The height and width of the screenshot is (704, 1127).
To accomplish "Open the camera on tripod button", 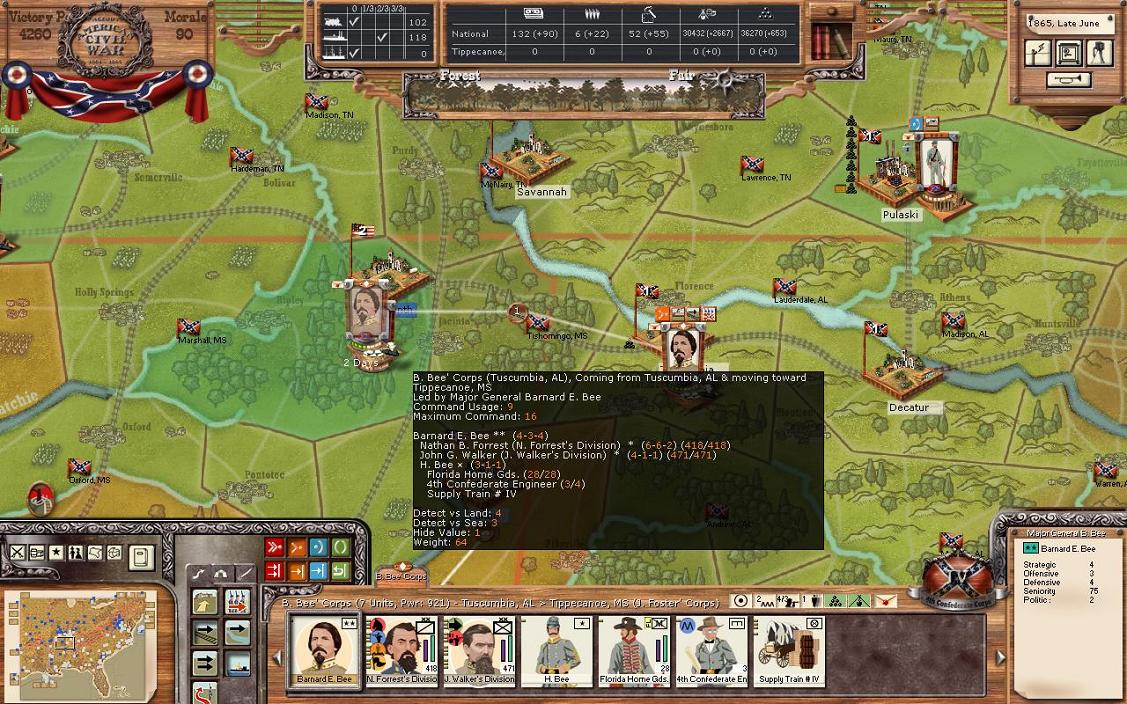I will point(1100,53).
